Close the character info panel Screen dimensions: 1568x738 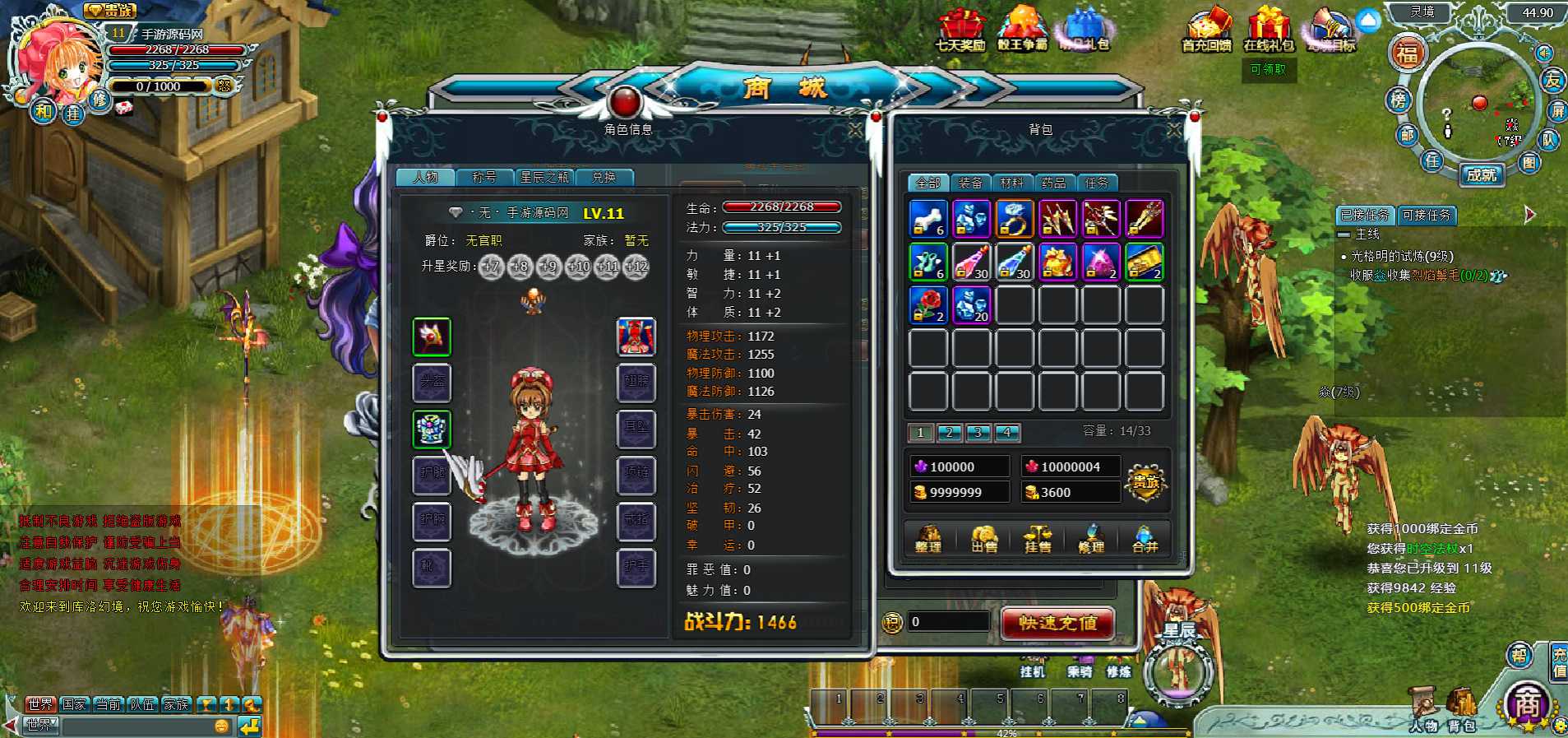coord(855,130)
